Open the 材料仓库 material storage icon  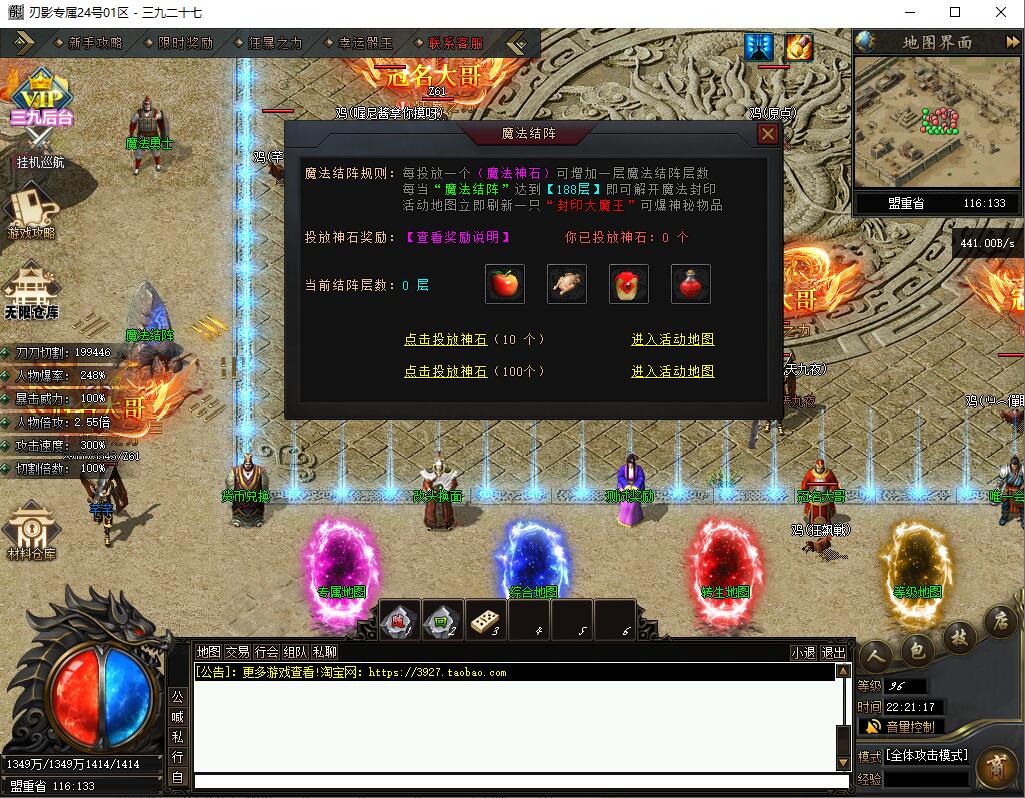[x=33, y=530]
